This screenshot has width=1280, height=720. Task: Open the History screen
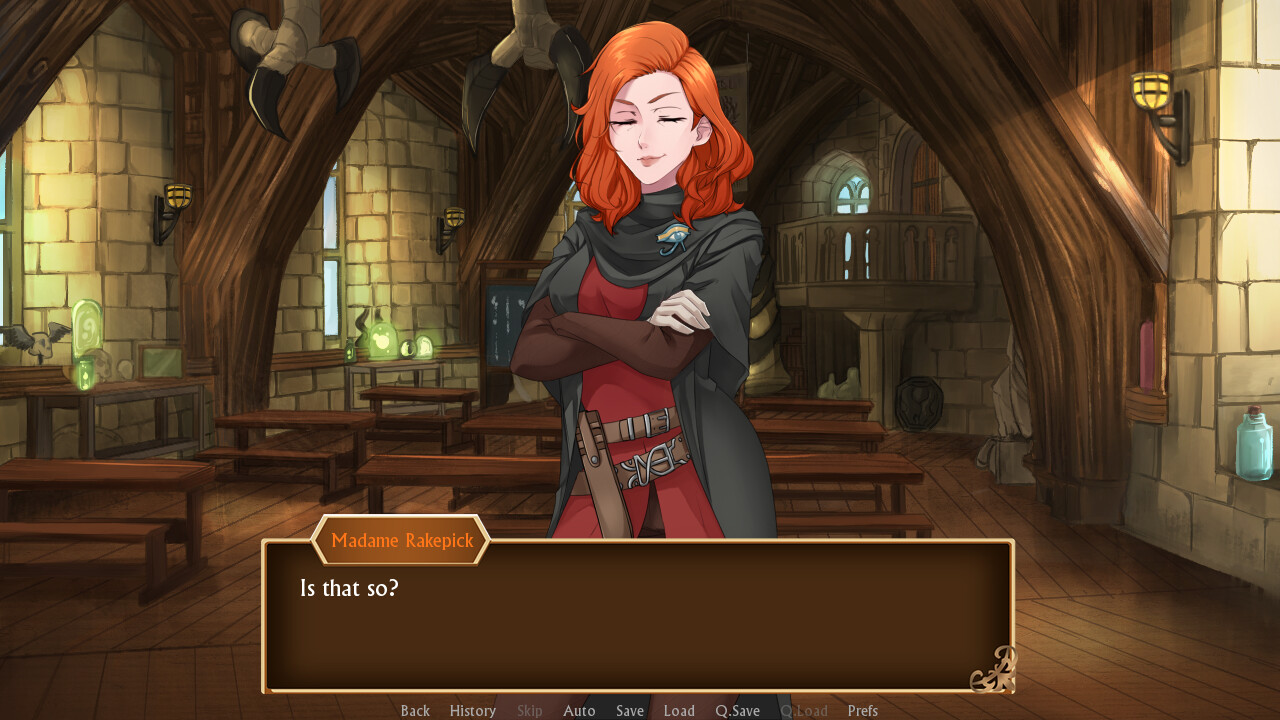(x=472, y=710)
